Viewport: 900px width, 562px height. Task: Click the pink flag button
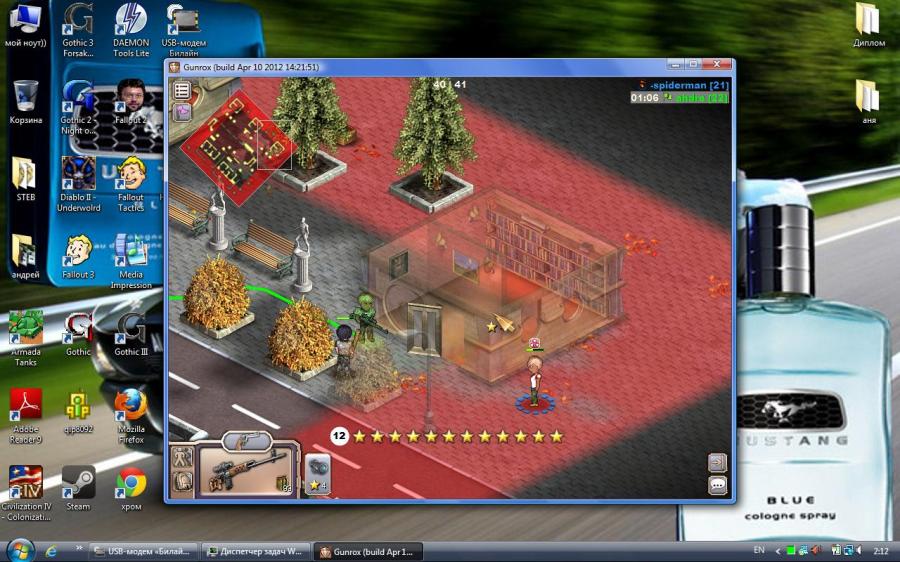182,111
